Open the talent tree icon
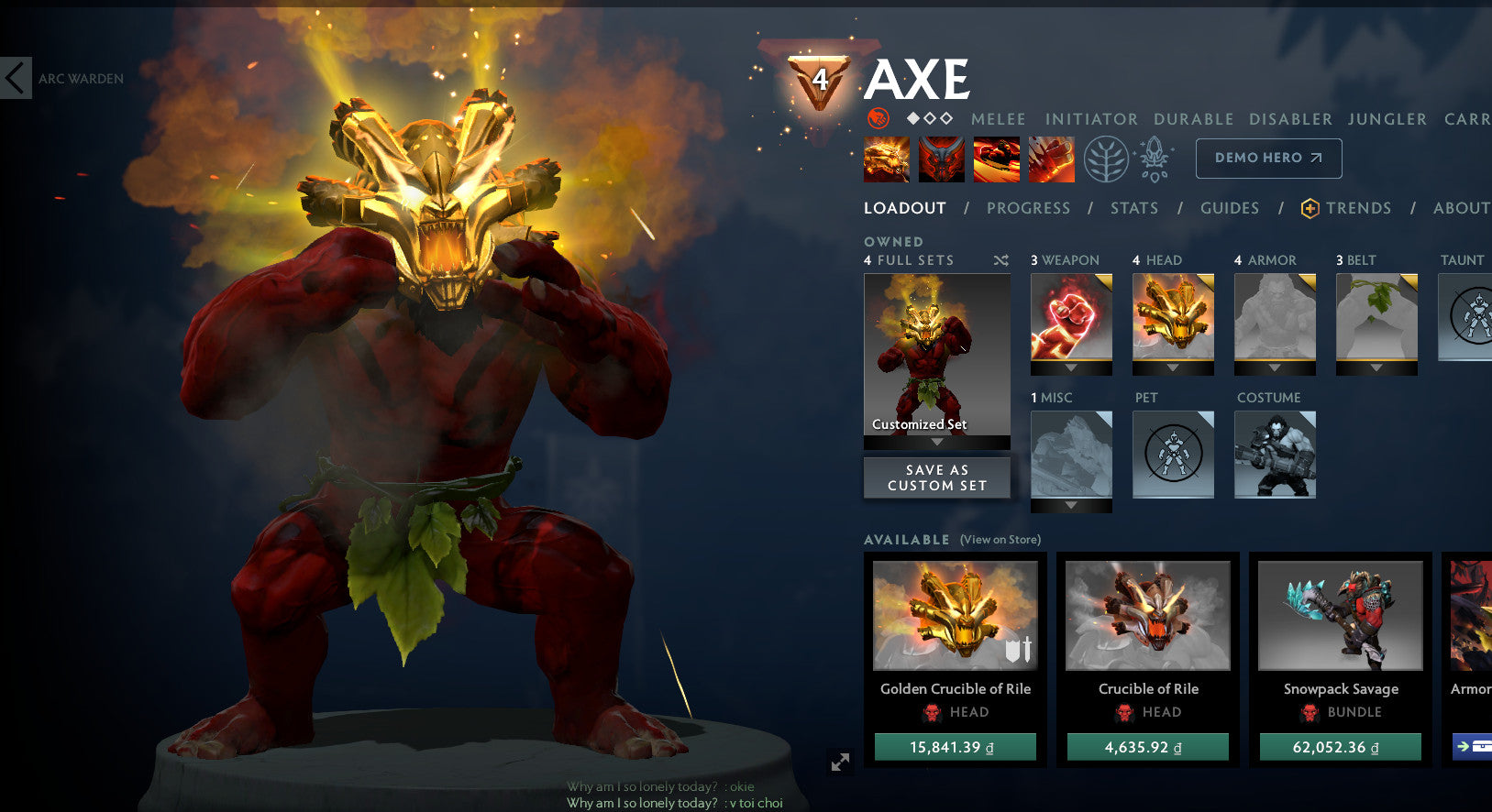 click(x=1105, y=158)
